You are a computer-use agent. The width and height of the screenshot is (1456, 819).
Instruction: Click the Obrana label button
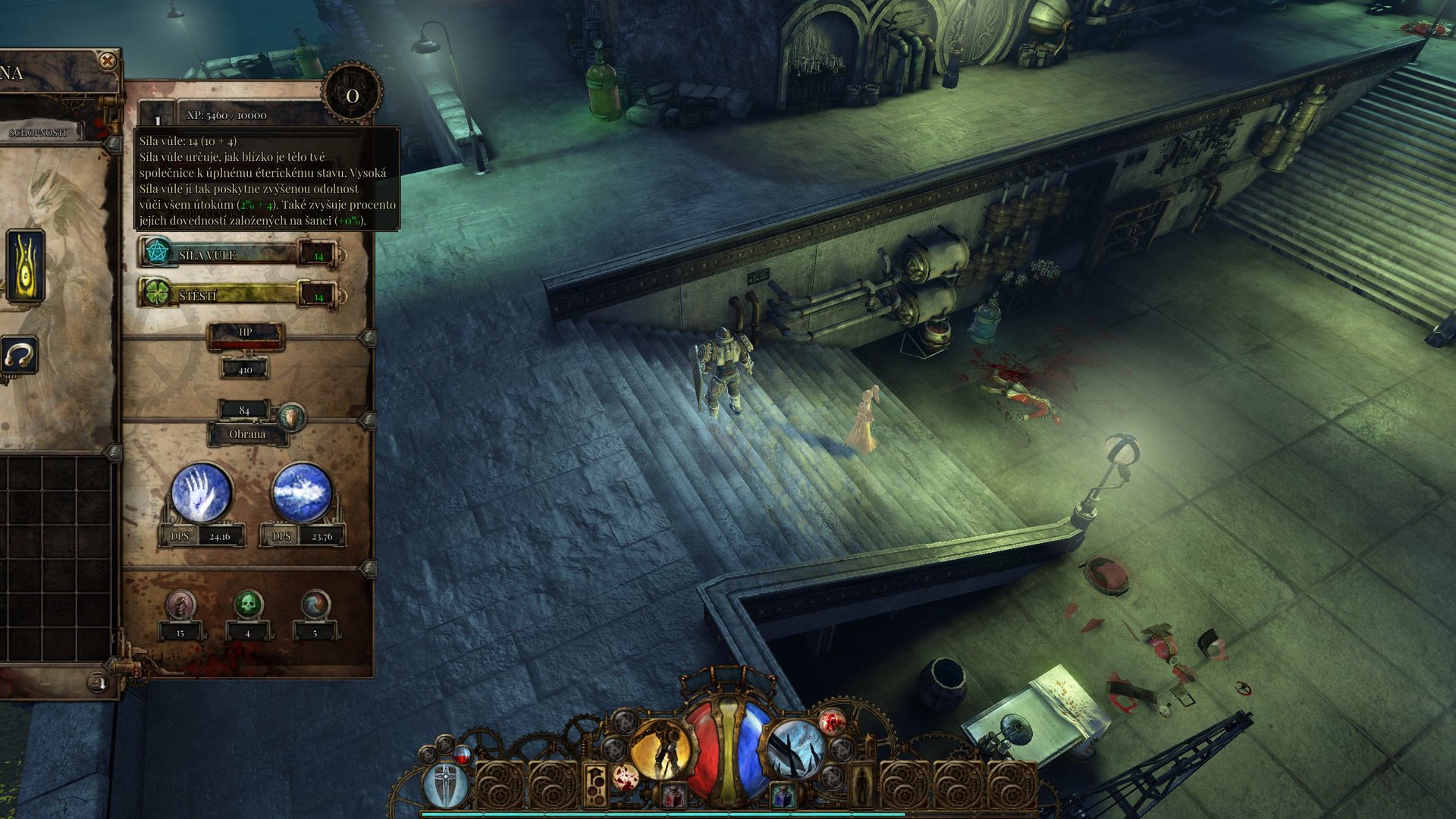247,433
